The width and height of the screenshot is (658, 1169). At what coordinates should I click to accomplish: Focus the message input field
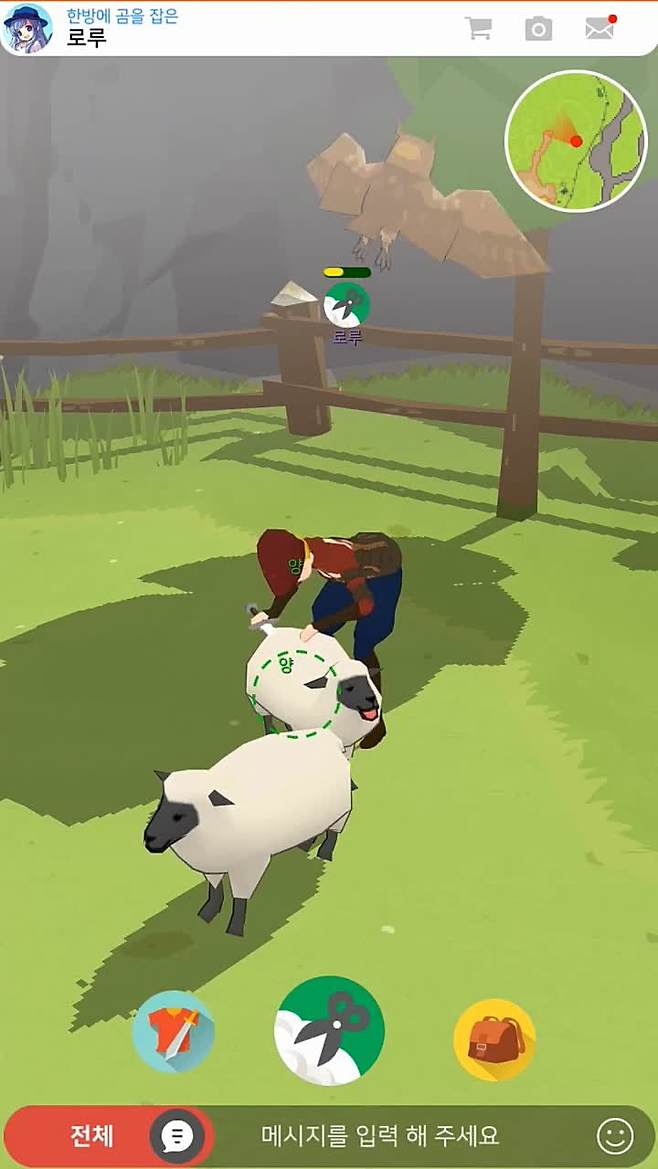[380, 1136]
